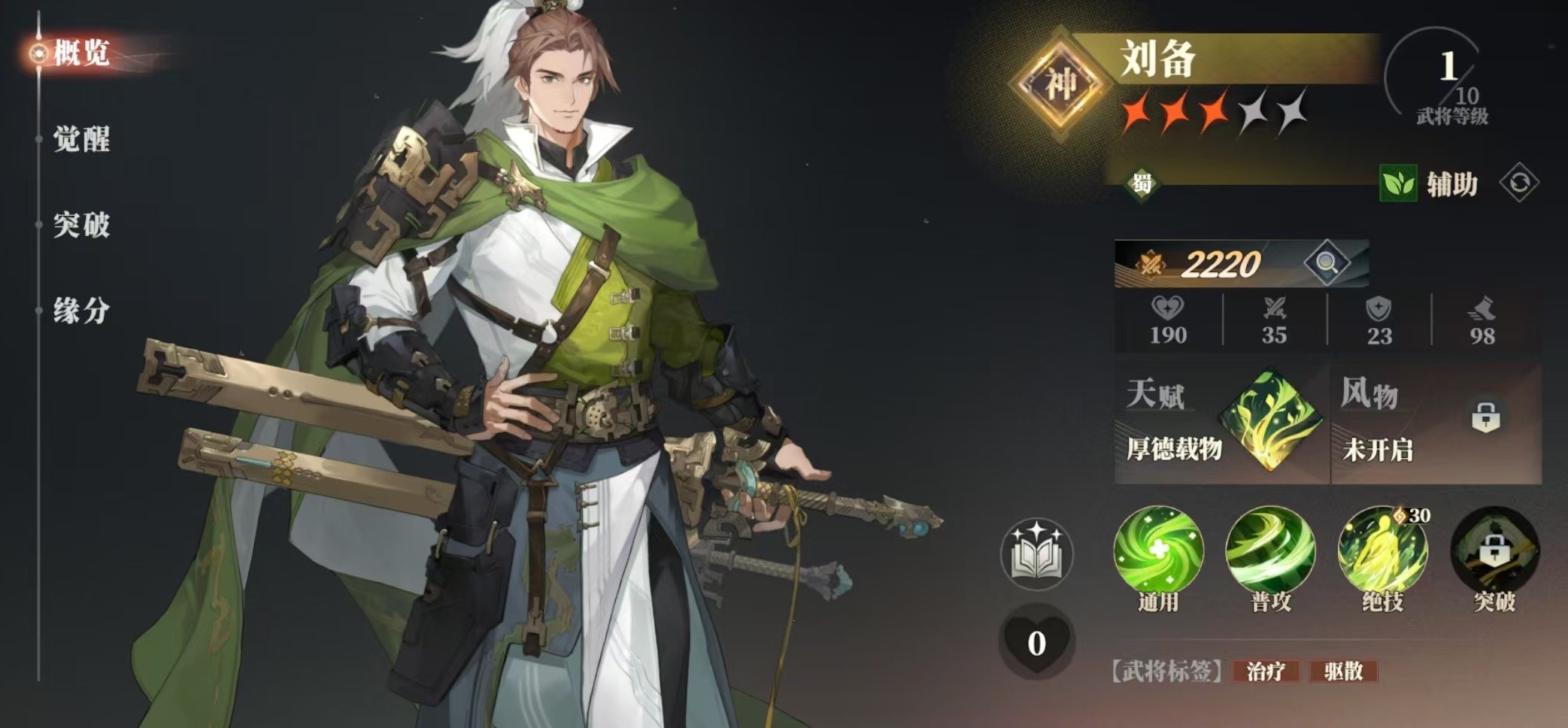View the 厚德载物 talent icon
The height and width of the screenshot is (728, 1568).
coord(1270,420)
